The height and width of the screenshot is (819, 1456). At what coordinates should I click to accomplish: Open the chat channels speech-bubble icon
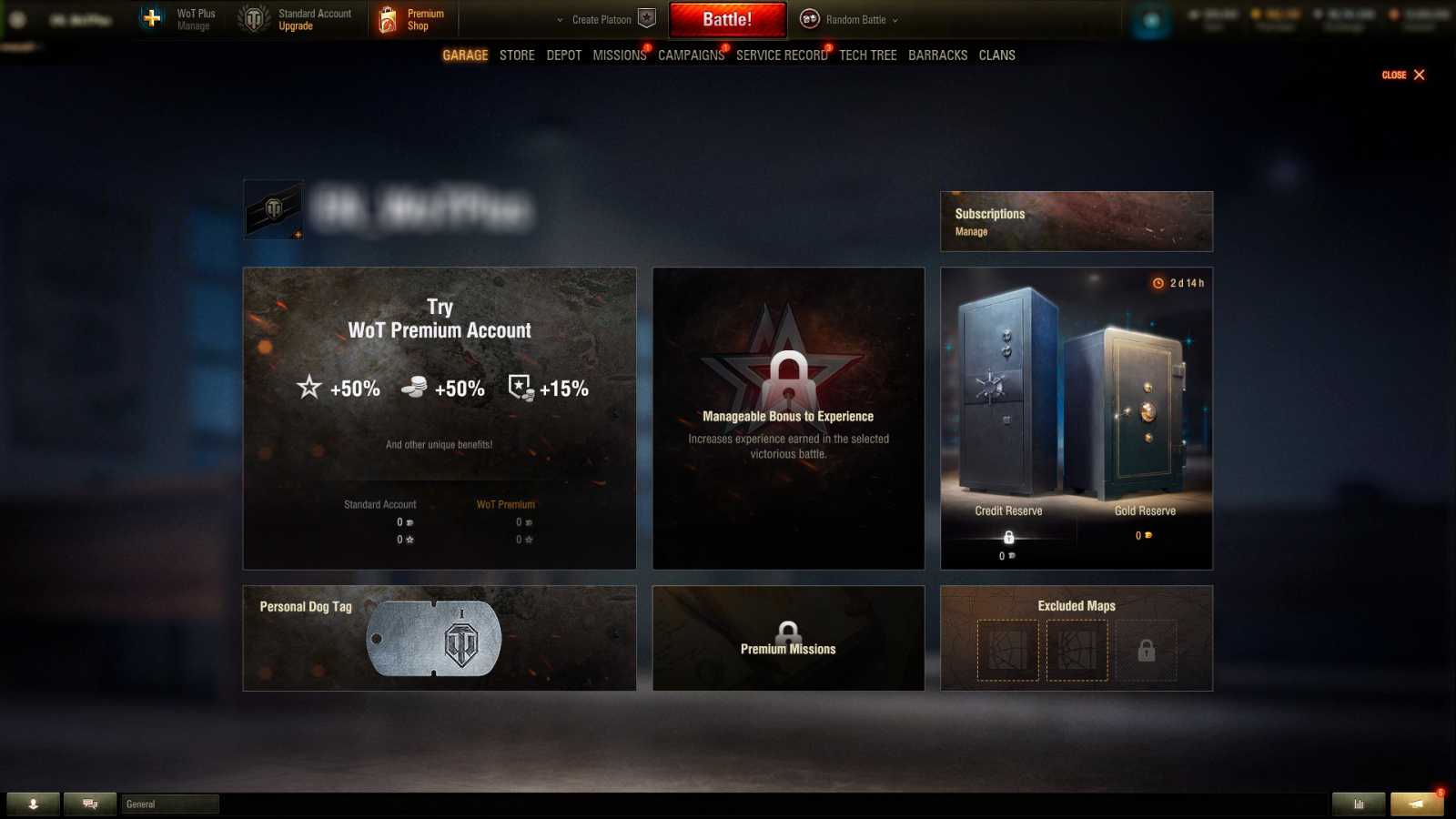pos(88,804)
